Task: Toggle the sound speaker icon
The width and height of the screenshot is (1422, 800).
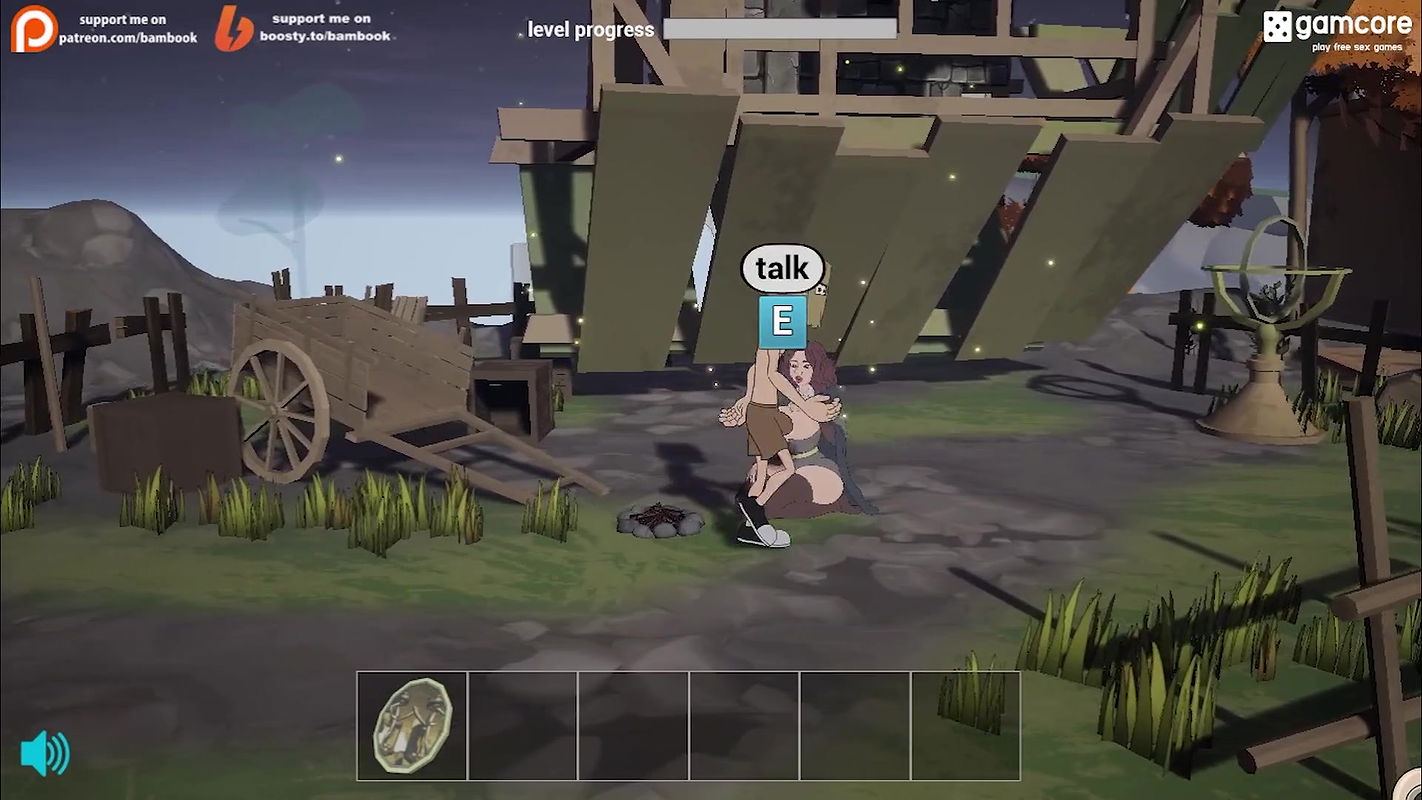Action: (45, 753)
